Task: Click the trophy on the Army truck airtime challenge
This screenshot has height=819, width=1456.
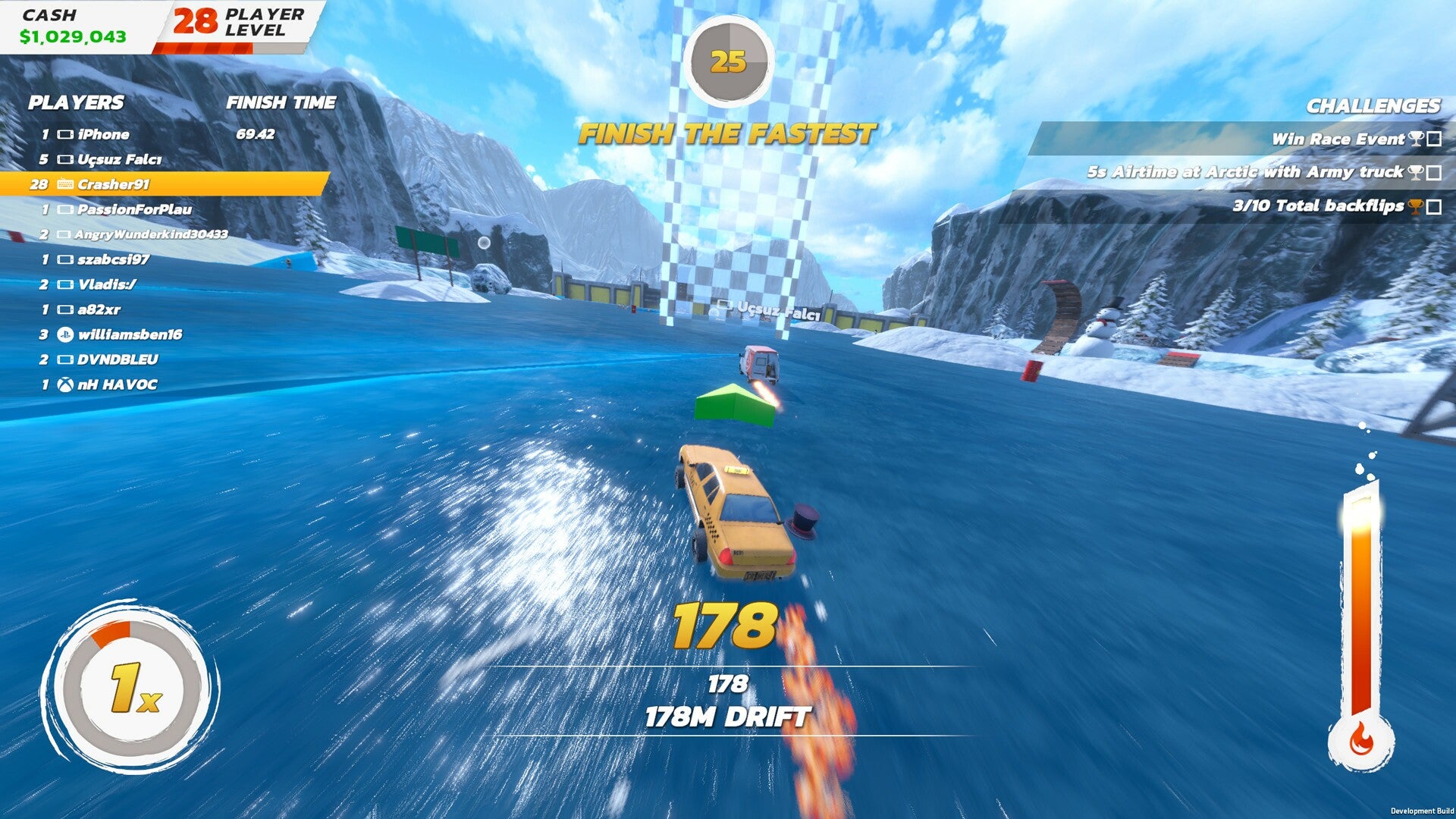Action: tap(1415, 173)
